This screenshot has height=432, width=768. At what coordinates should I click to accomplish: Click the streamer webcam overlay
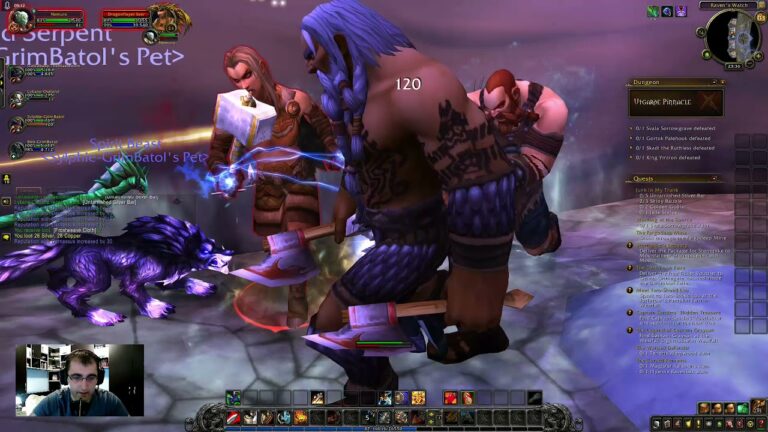79,380
